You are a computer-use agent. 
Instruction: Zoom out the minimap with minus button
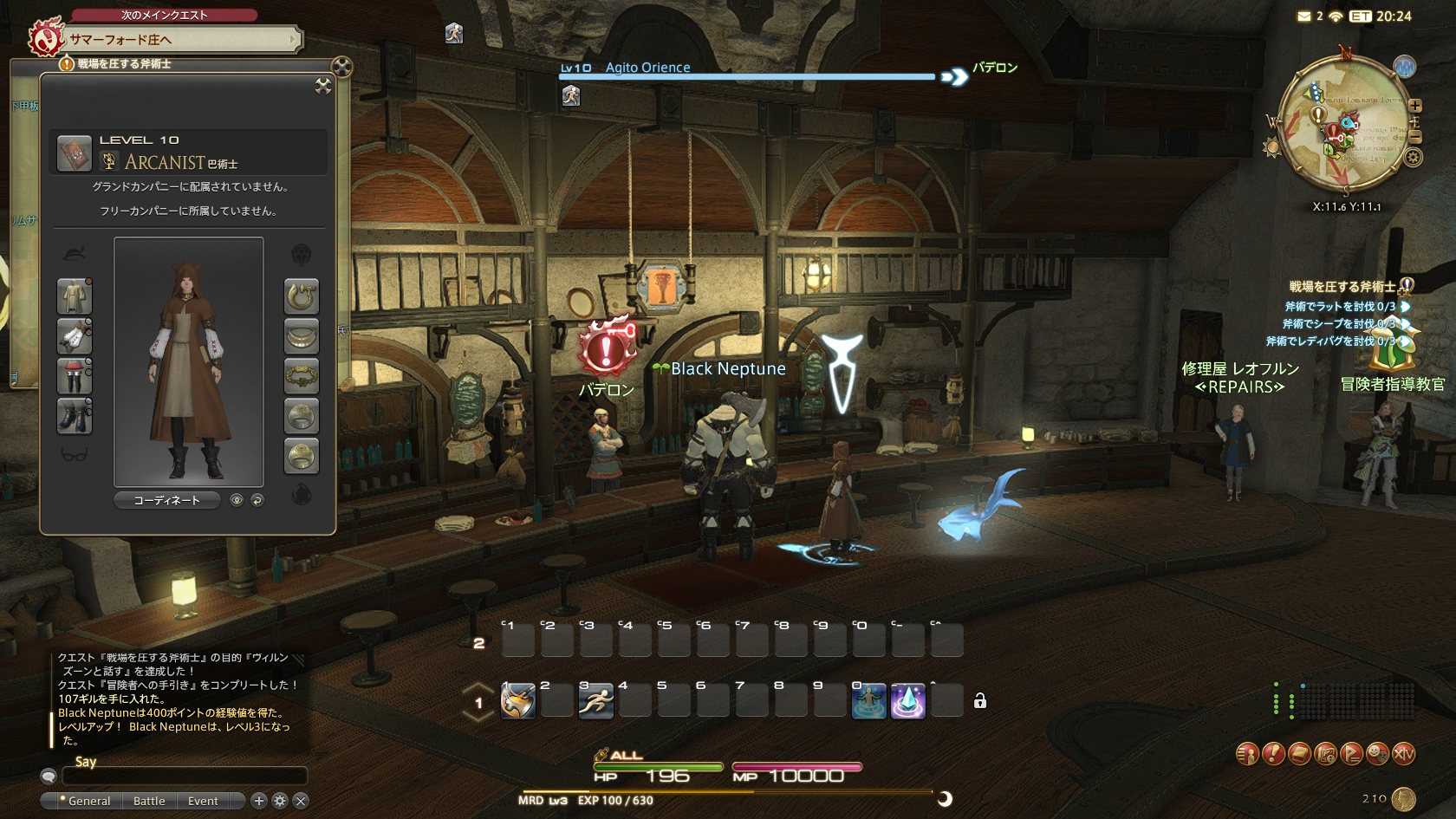pyautogui.click(x=1415, y=137)
